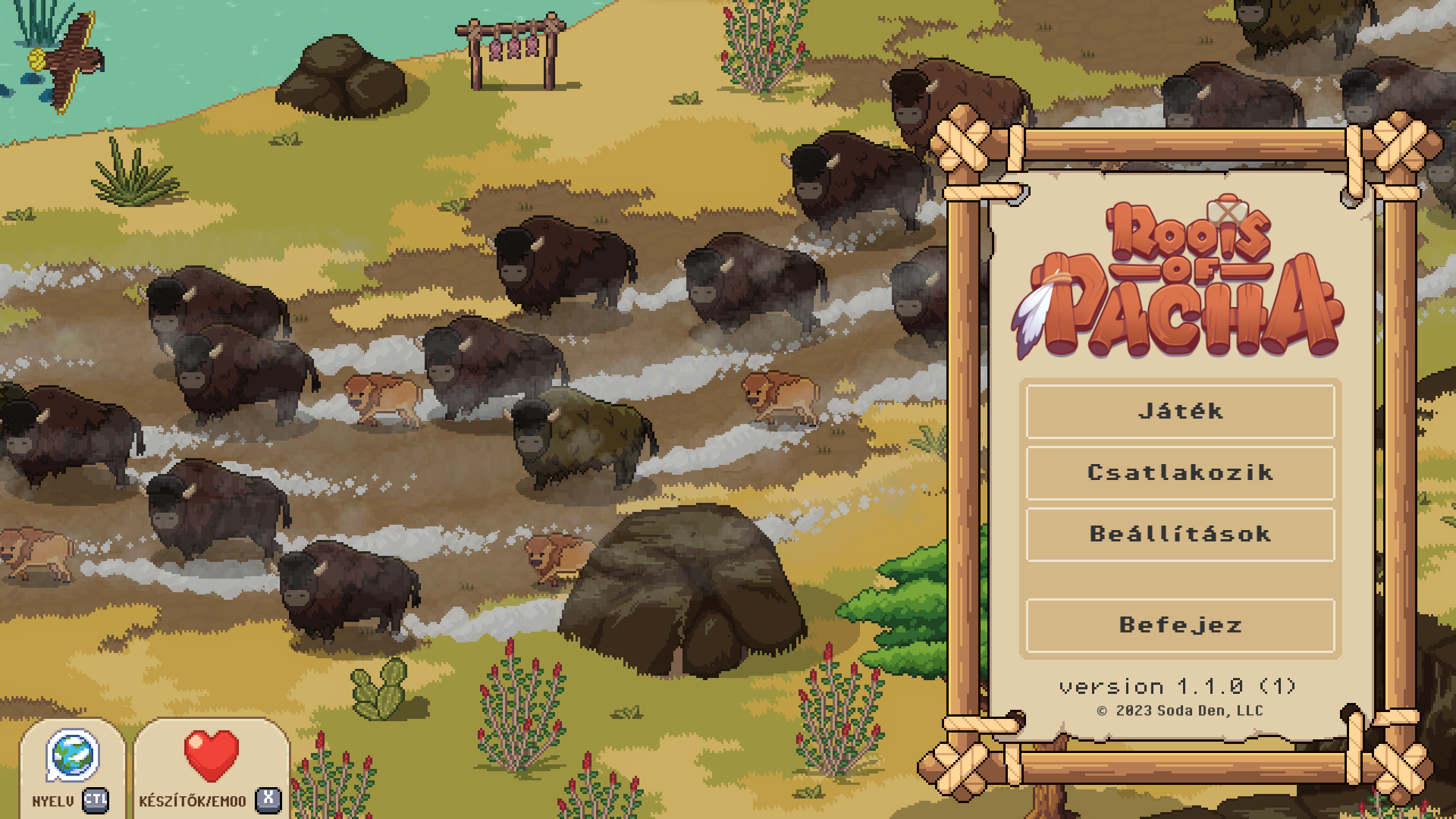Viewport: 1456px width, 819px height.
Task: Choose Csatlakozik to join a game
Action: point(1180,473)
